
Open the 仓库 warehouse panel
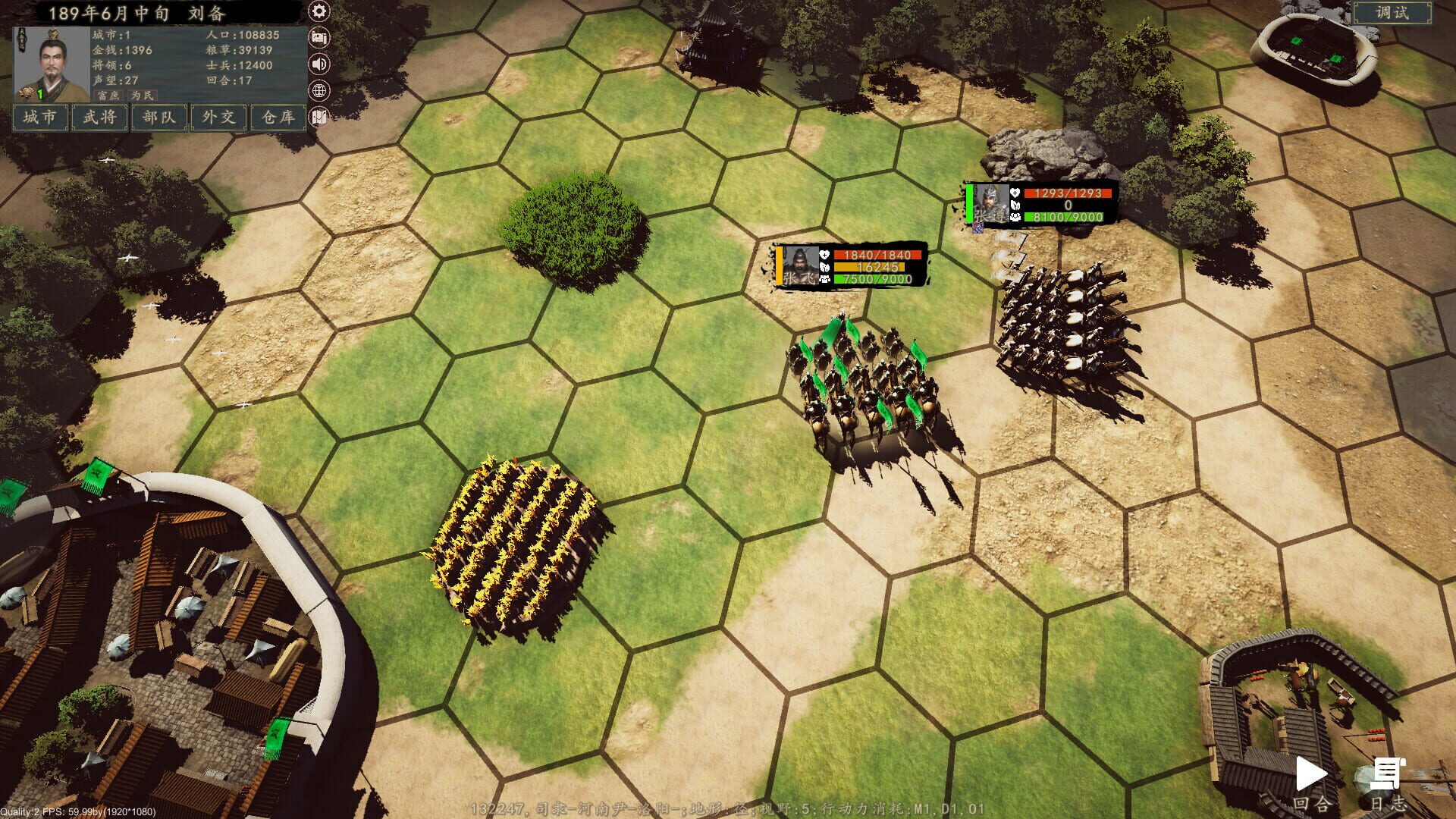tap(276, 118)
